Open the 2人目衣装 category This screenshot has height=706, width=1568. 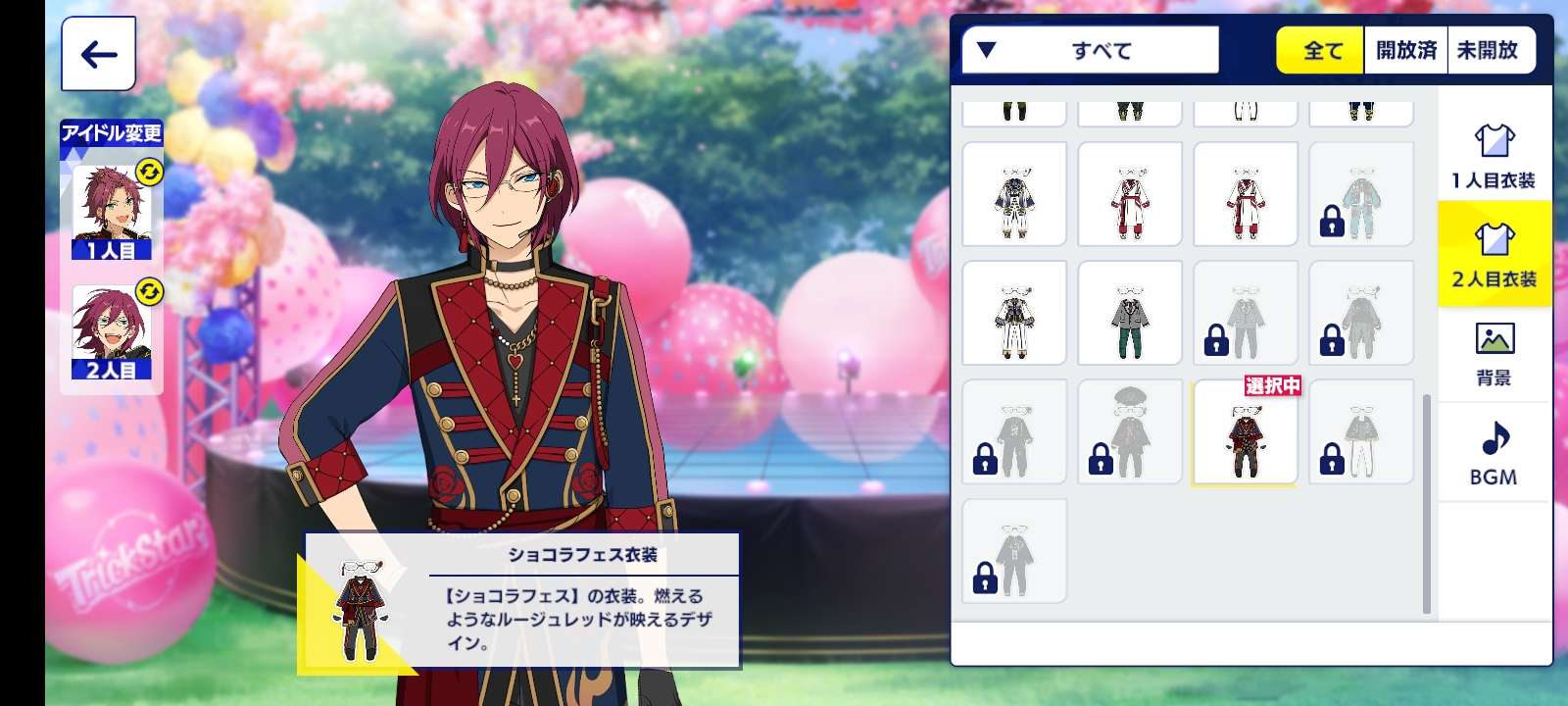click(x=1494, y=254)
